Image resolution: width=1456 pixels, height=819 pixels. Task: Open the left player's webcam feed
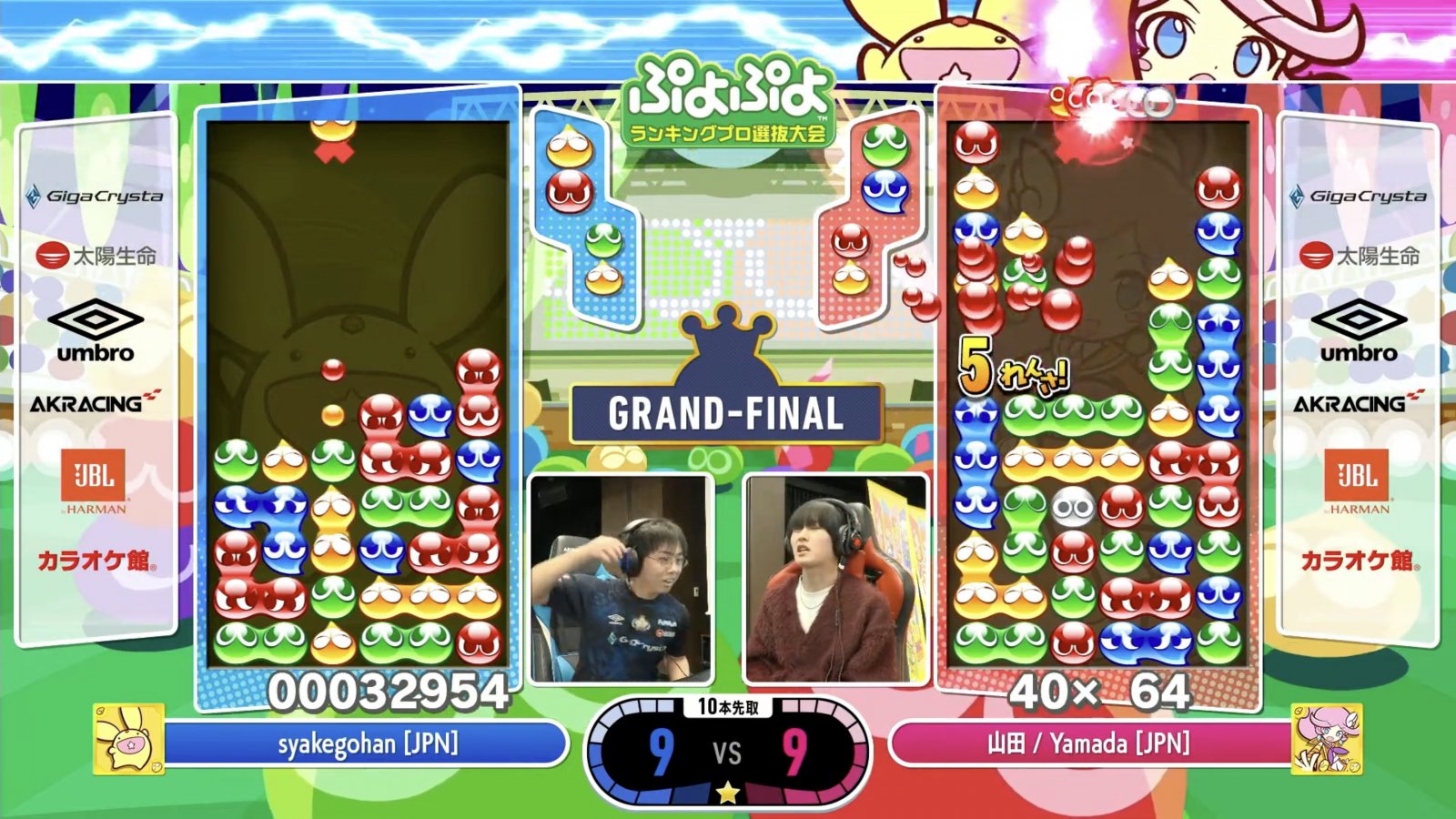tap(621, 579)
